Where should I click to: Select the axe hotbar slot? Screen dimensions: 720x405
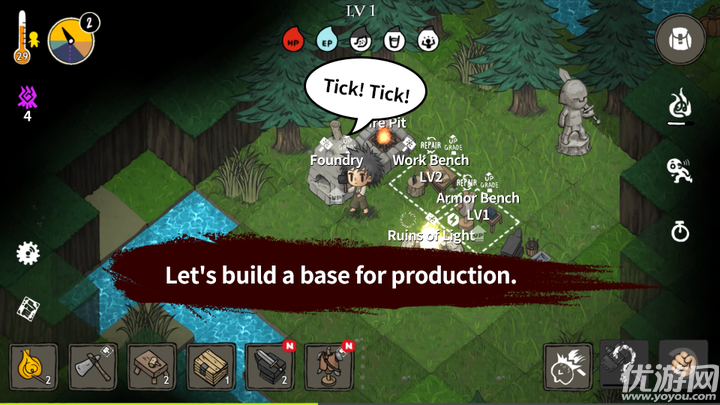click(93, 367)
